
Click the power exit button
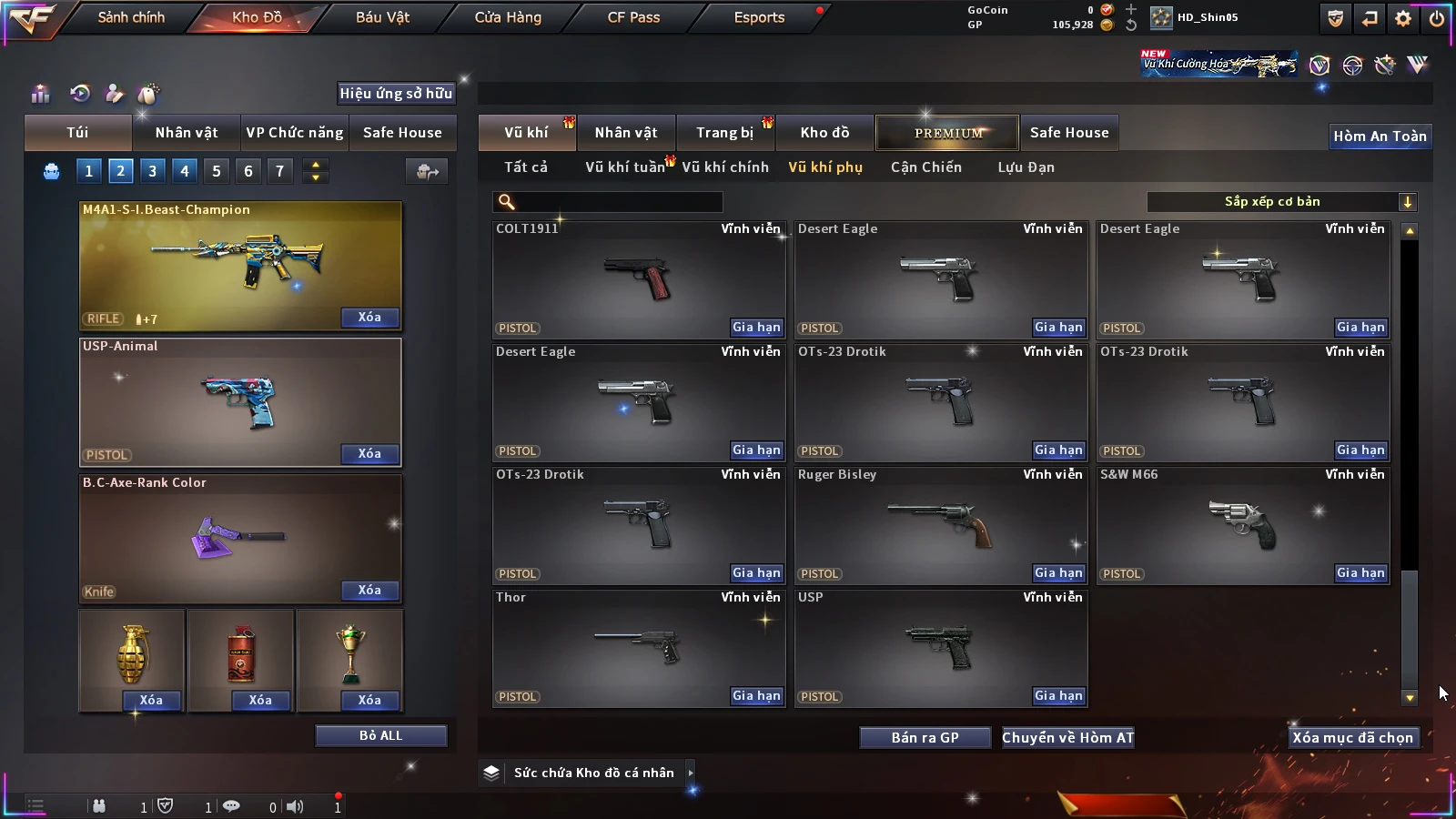[1437, 18]
